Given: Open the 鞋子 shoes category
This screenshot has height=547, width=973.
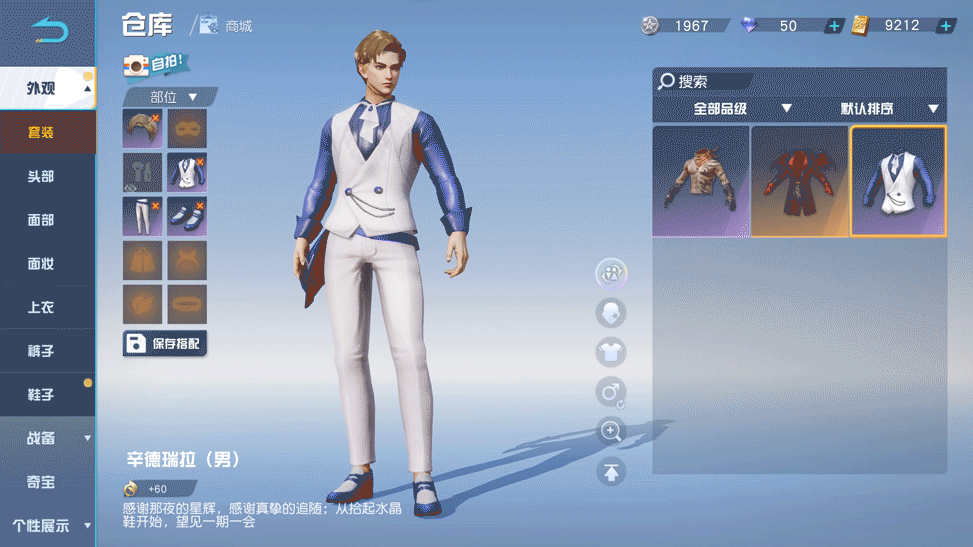Looking at the screenshot, I should pyautogui.click(x=41, y=395).
